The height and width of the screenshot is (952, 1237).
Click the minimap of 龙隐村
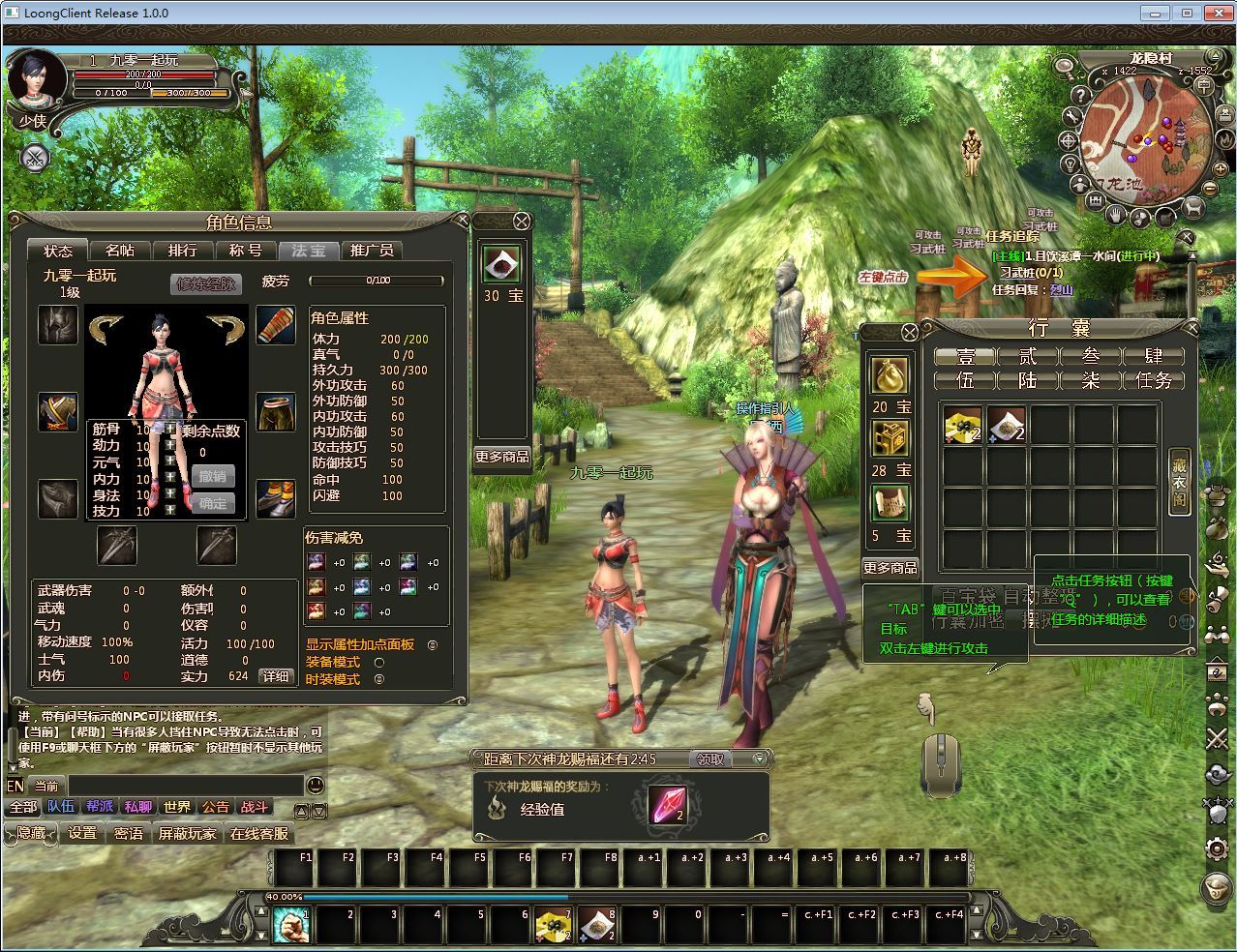click(1138, 134)
